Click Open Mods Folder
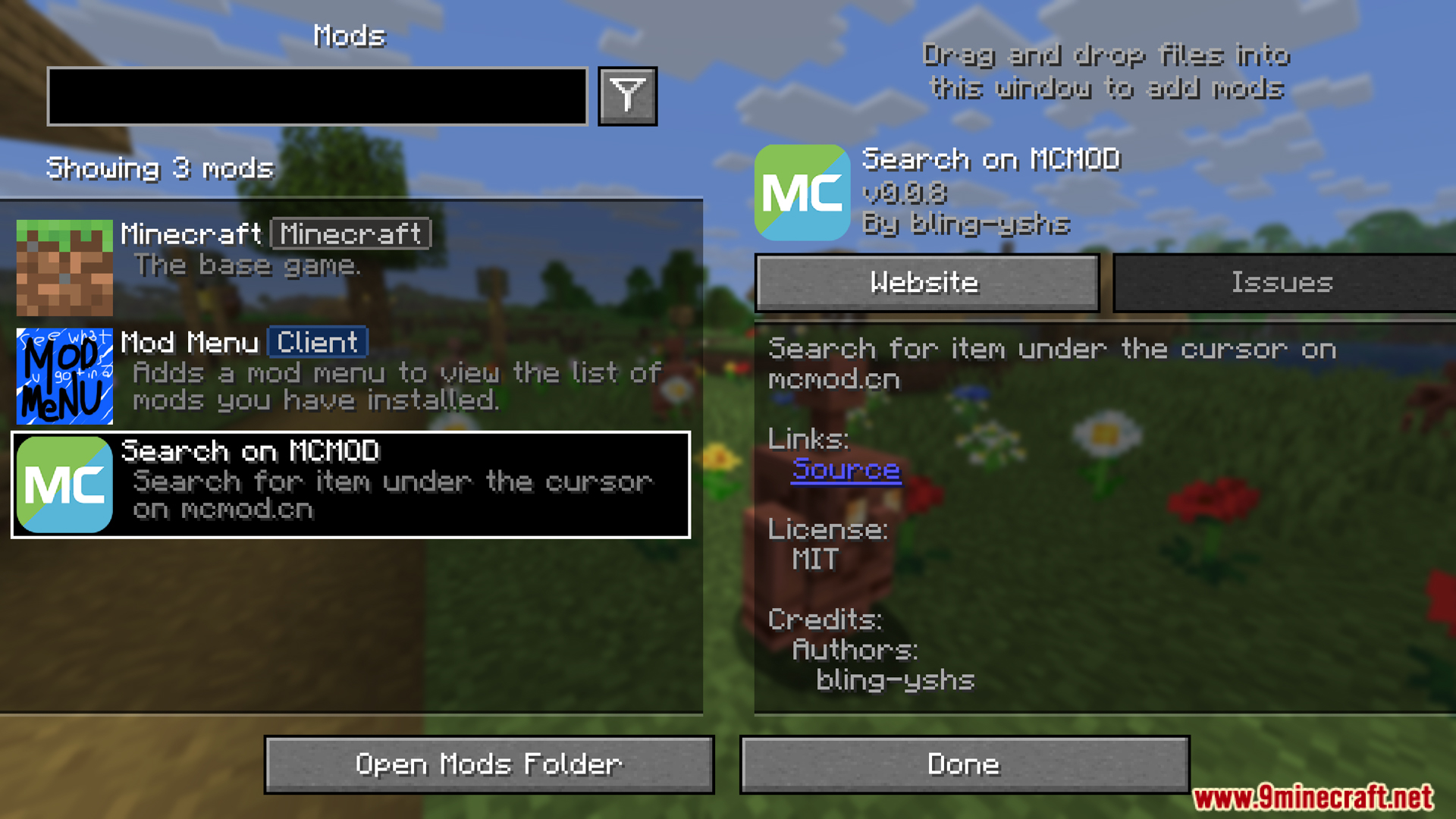 489,764
